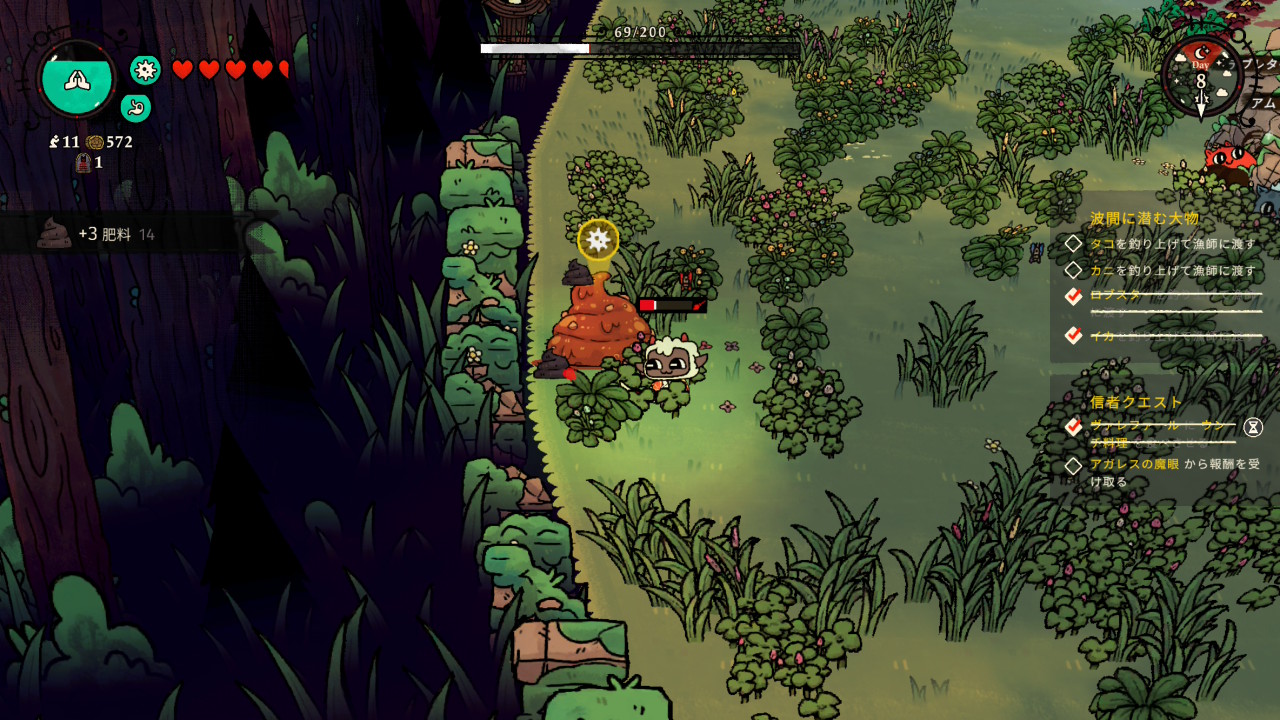Select the teal sickness germ icon
The width and height of the screenshot is (1280, 720).
[x=146, y=69]
